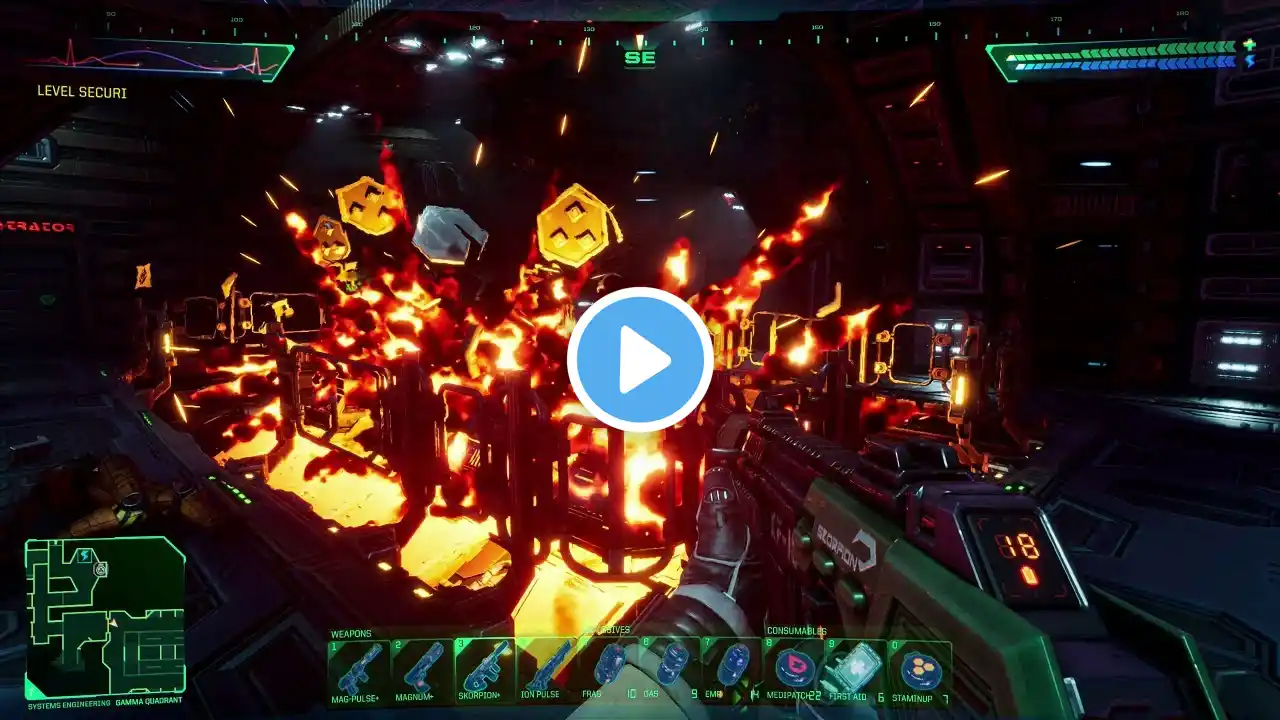Choose the Skorpion weapon slot
This screenshot has height=720, width=1280.
click(484, 666)
